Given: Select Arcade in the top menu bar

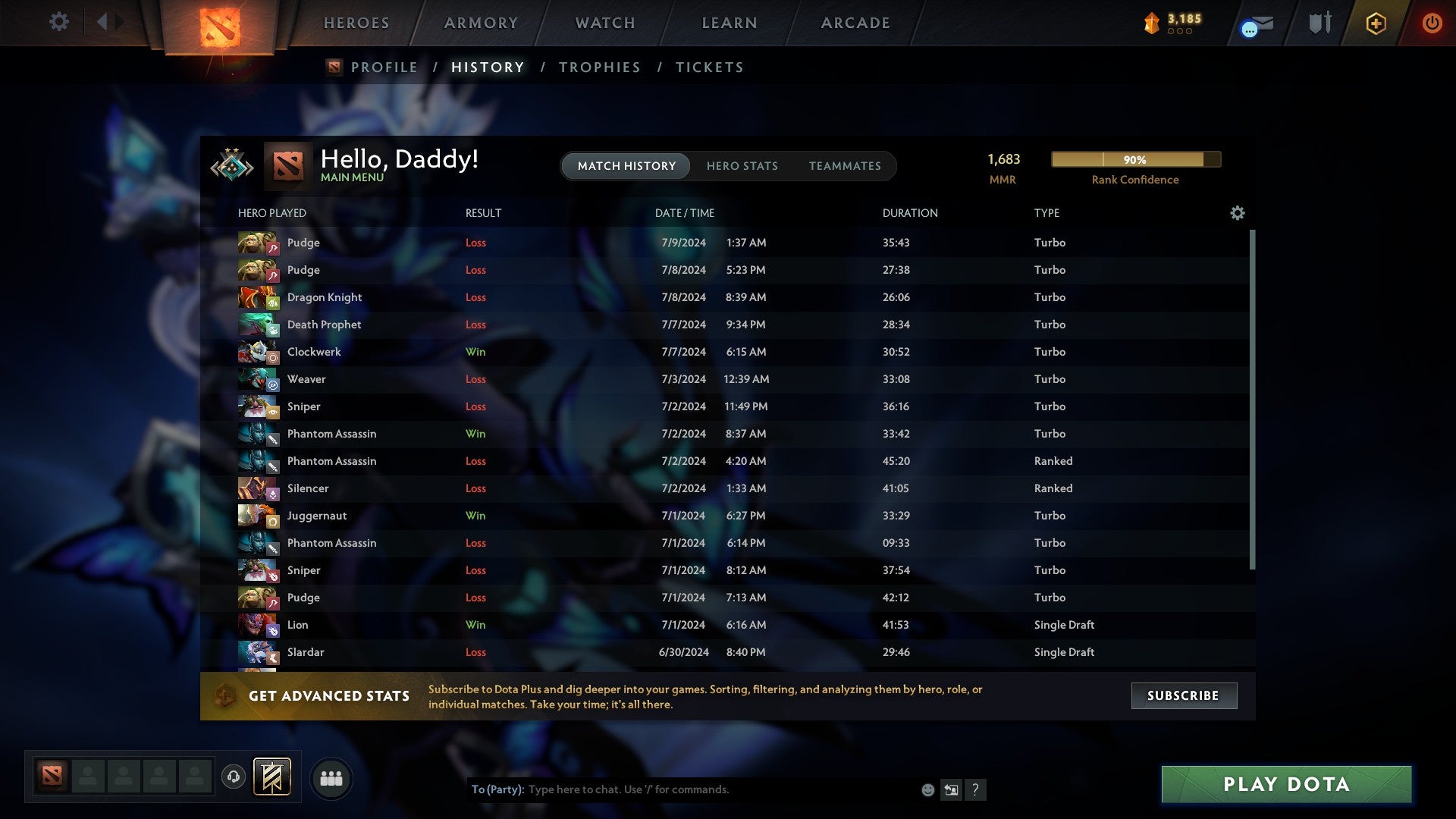Looking at the screenshot, I should point(855,23).
